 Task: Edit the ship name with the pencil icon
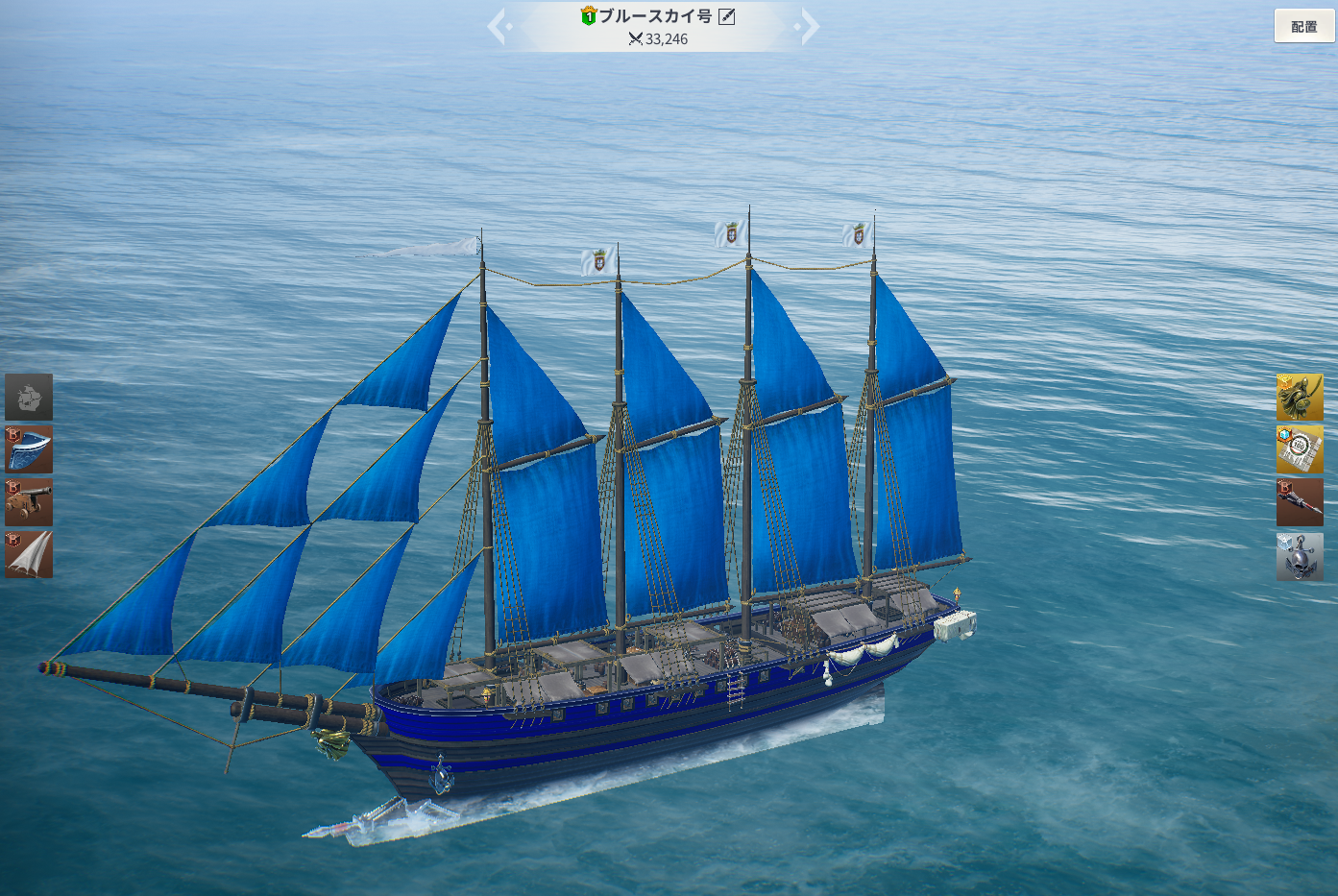click(727, 16)
